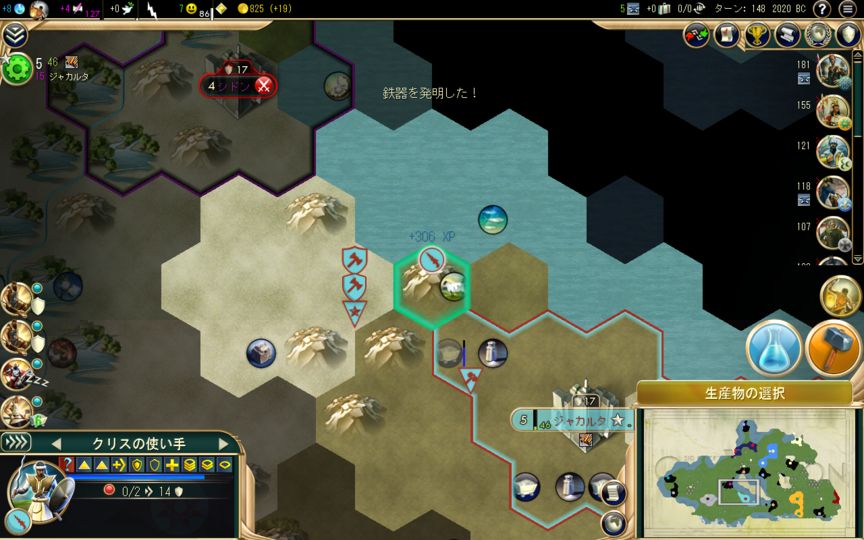The width and height of the screenshot is (864, 540).
Task: Select the leader portrait with score 181
Action: tap(832, 70)
